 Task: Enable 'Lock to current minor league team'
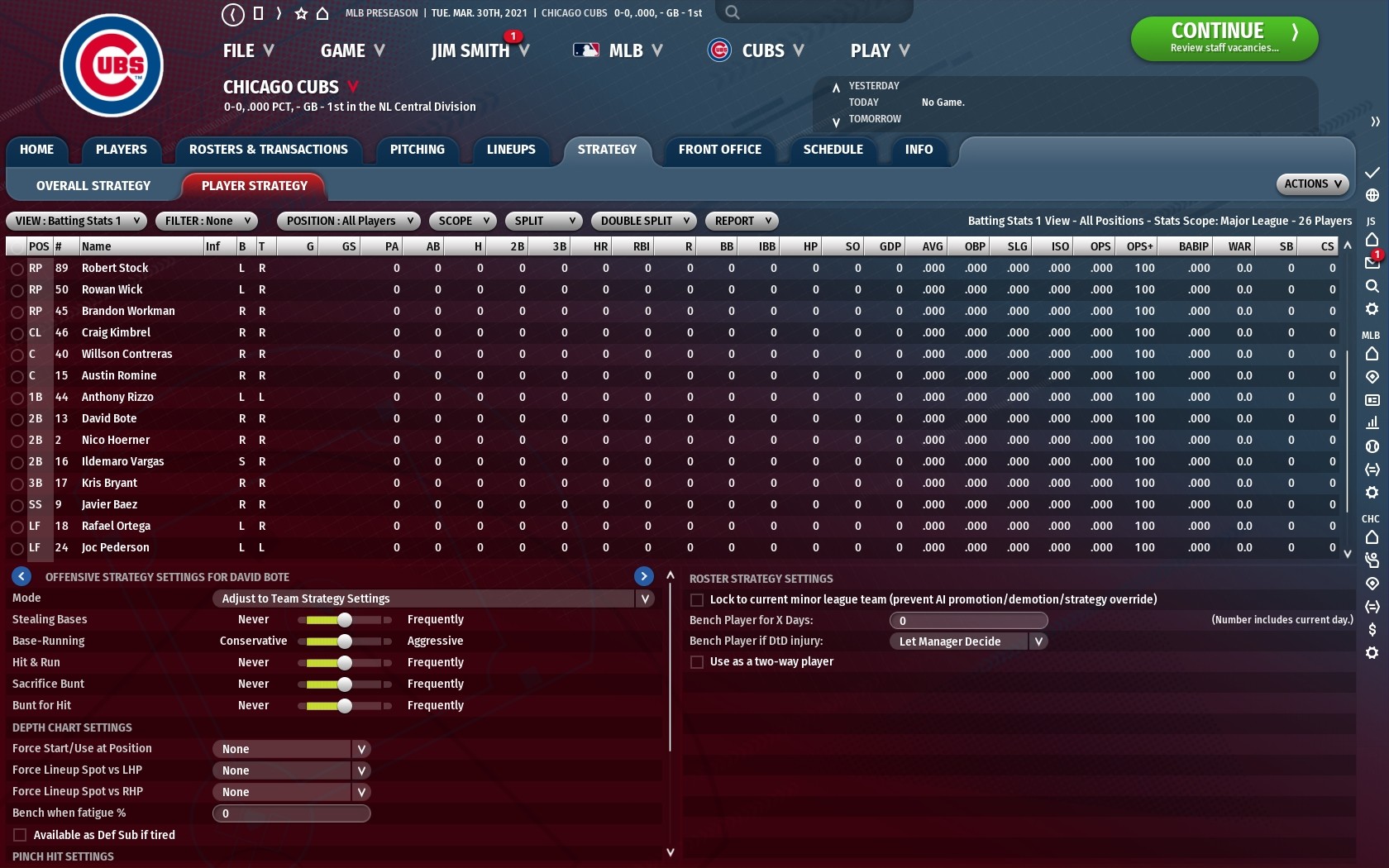click(696, 599)
